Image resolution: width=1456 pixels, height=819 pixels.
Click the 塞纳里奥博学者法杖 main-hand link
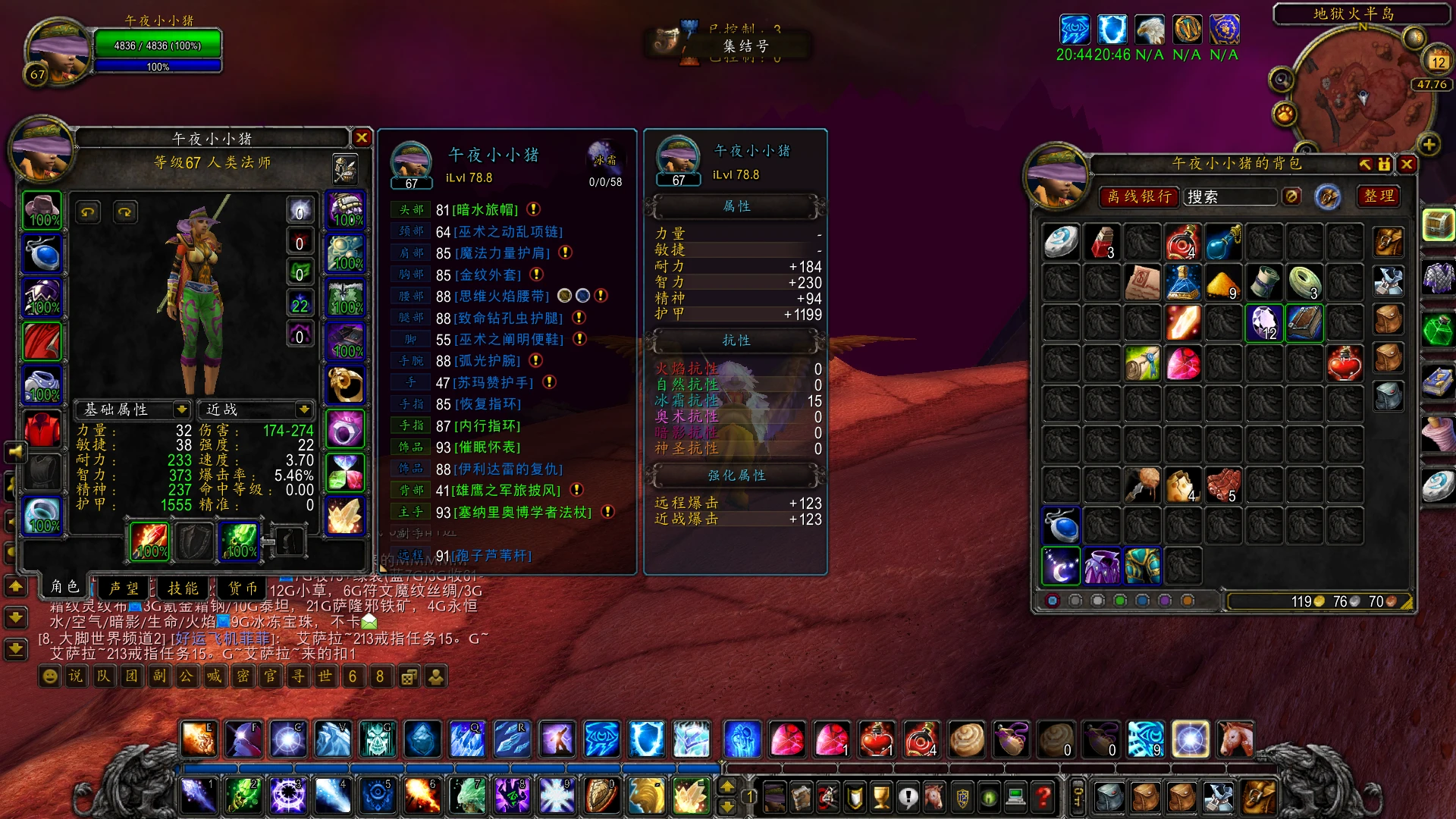tap(522, 513)
